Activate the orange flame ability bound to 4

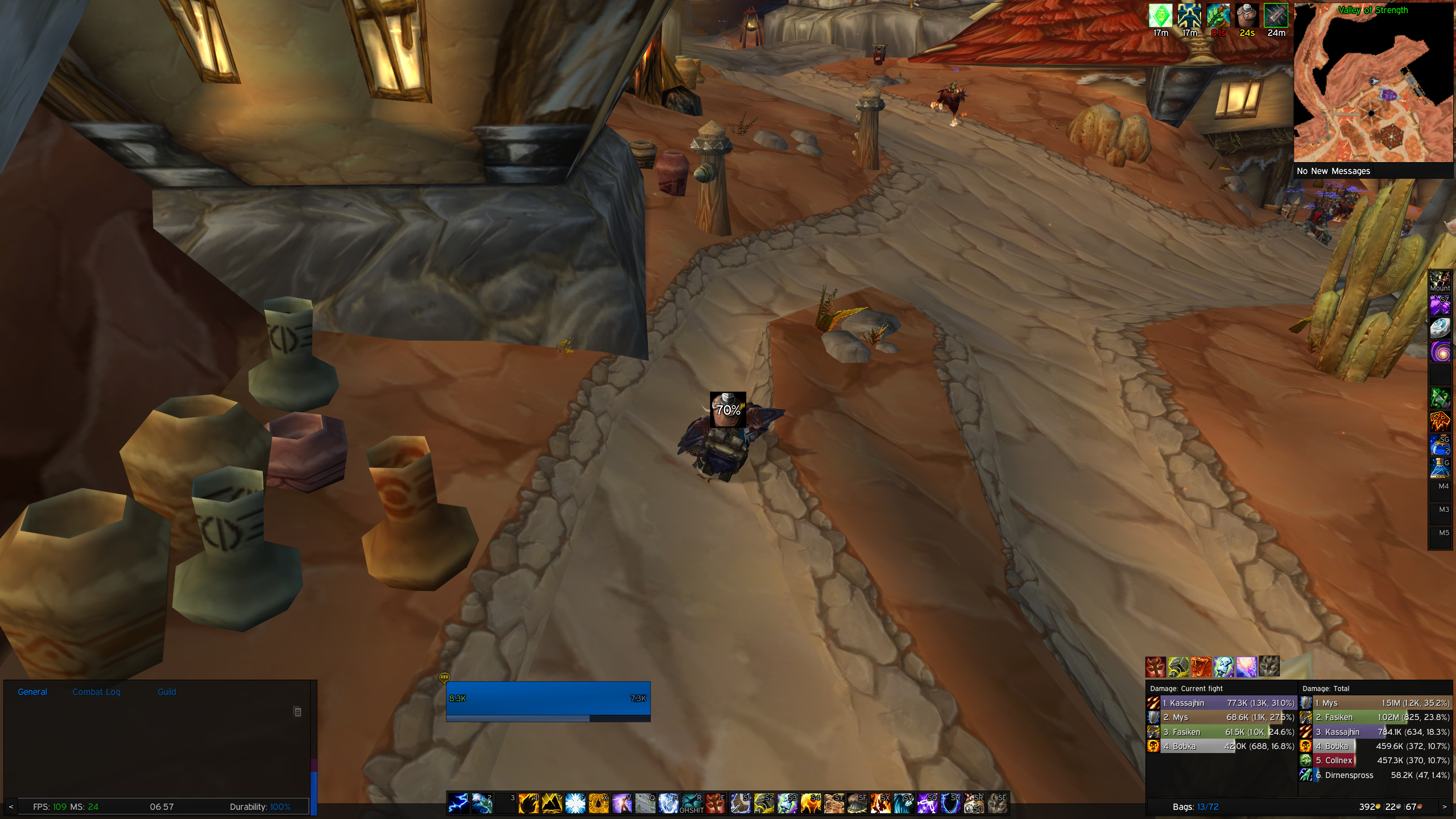pos(528,804)
